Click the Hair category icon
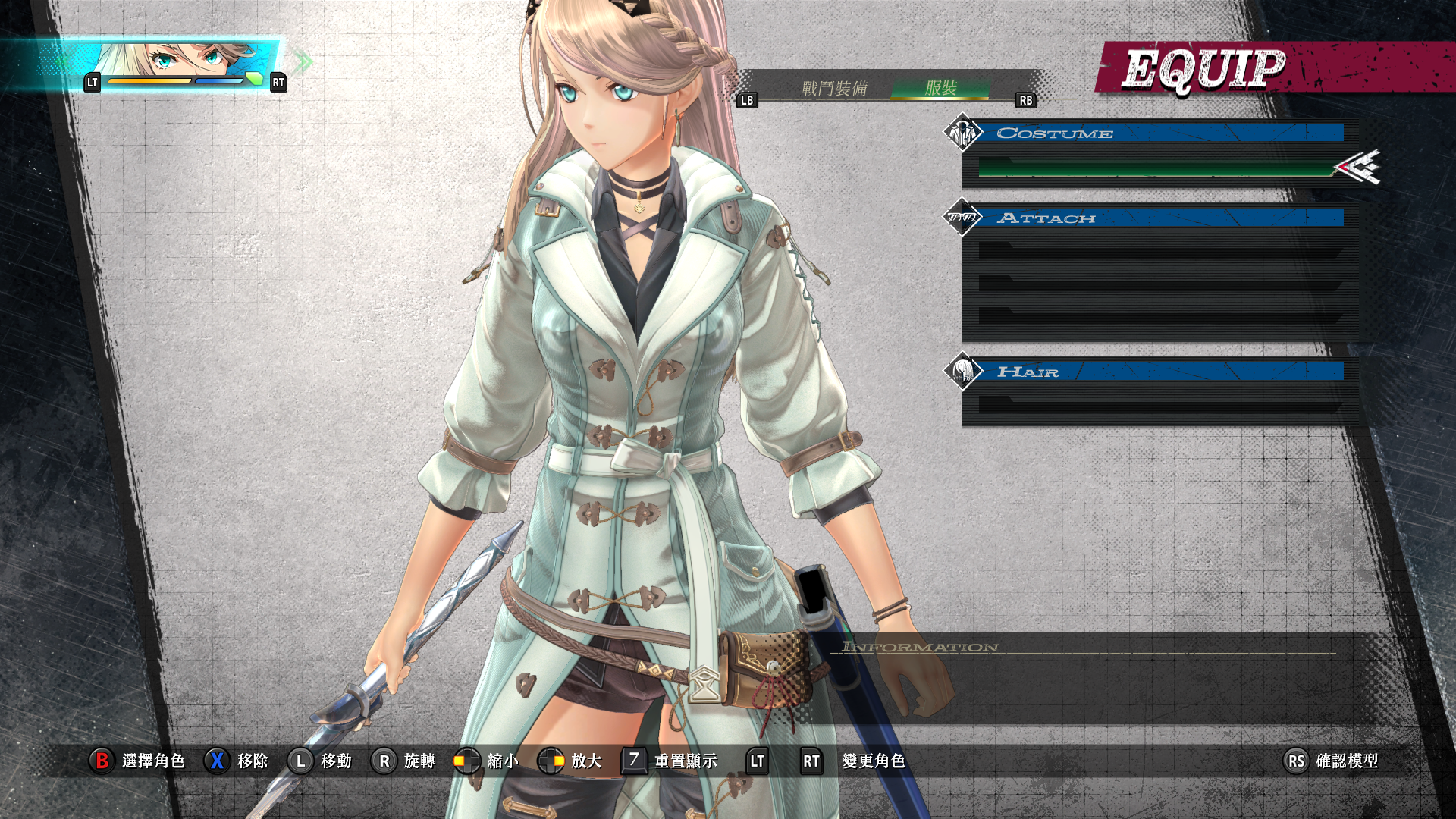Image resolution: width=1456 pixels, height=819 pixels. click(964, 372)
